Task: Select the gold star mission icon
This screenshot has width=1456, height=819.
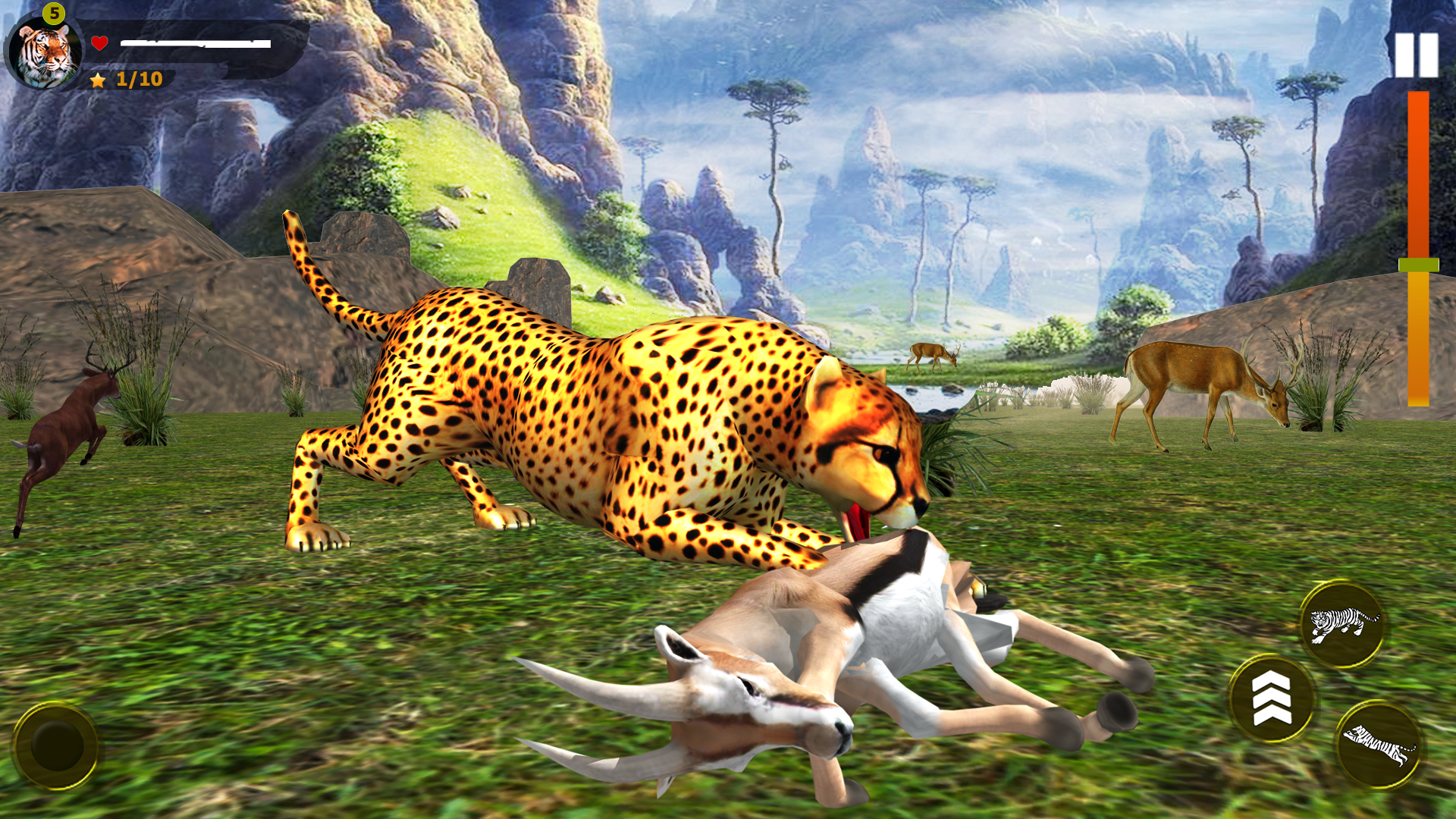Action: pos(97,78)
